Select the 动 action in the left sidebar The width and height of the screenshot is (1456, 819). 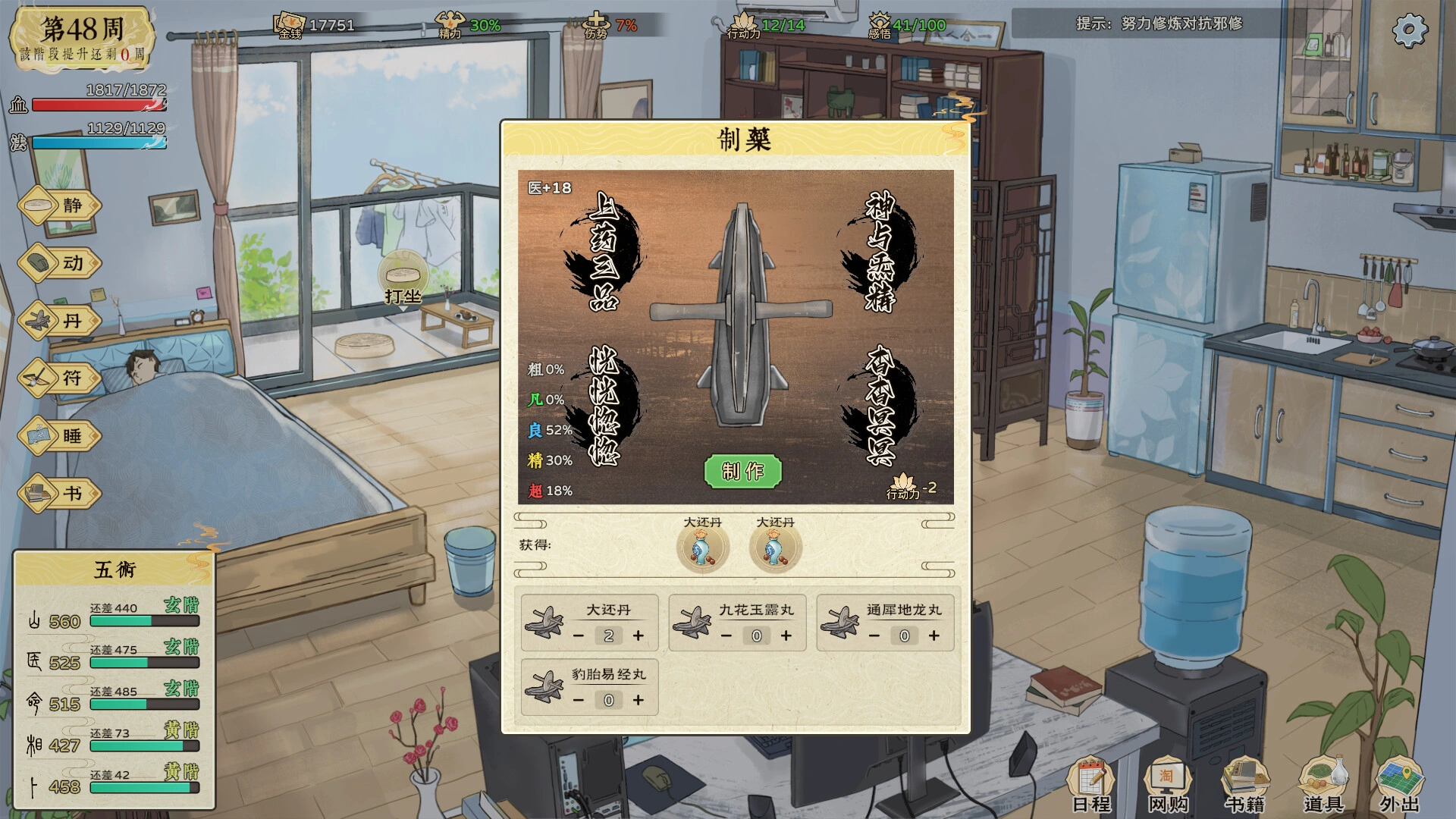pos(59,263)
